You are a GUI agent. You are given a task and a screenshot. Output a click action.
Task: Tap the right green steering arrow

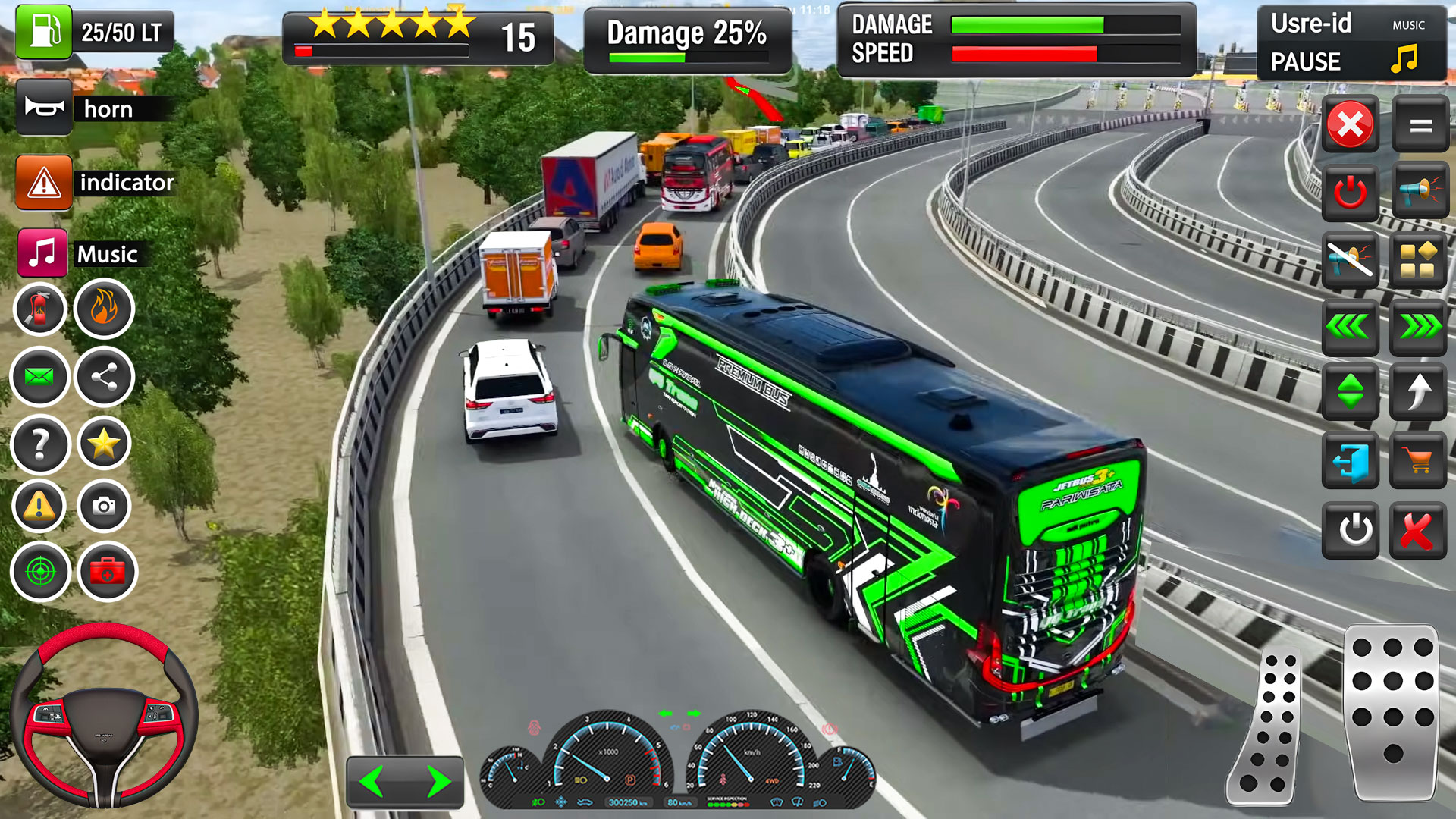point(438,781)
